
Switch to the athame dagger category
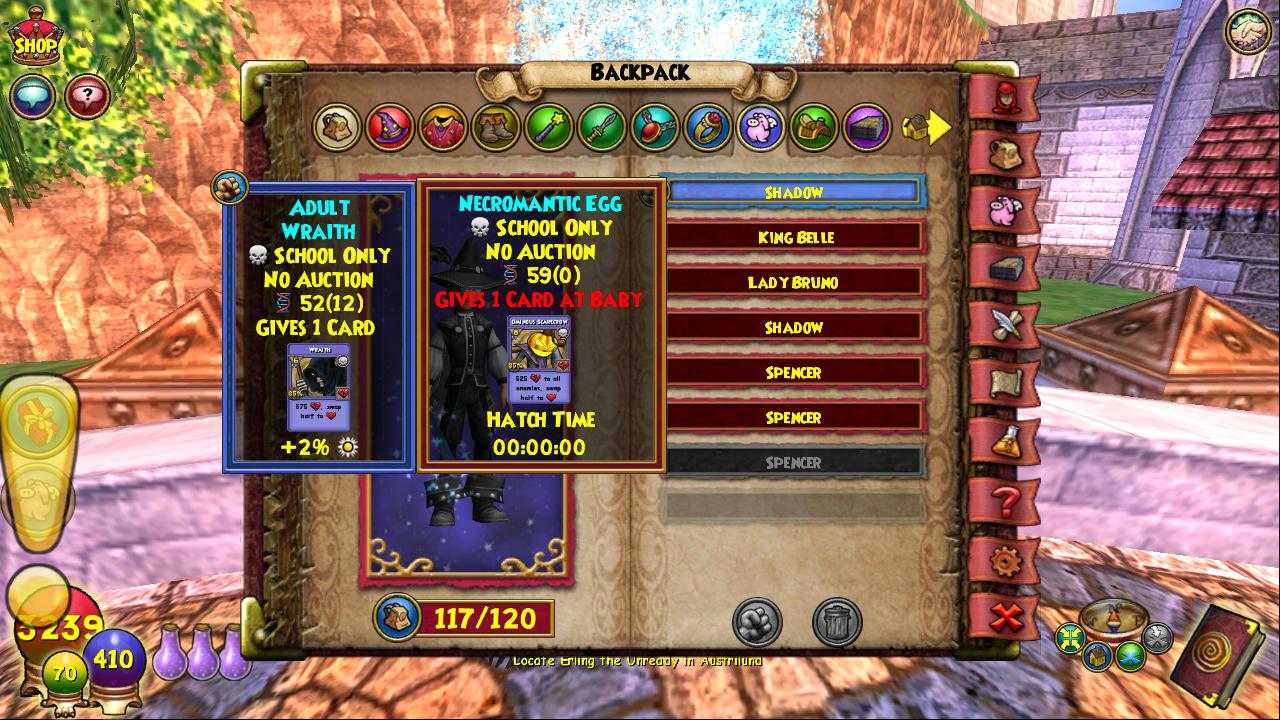click(602, 128)
